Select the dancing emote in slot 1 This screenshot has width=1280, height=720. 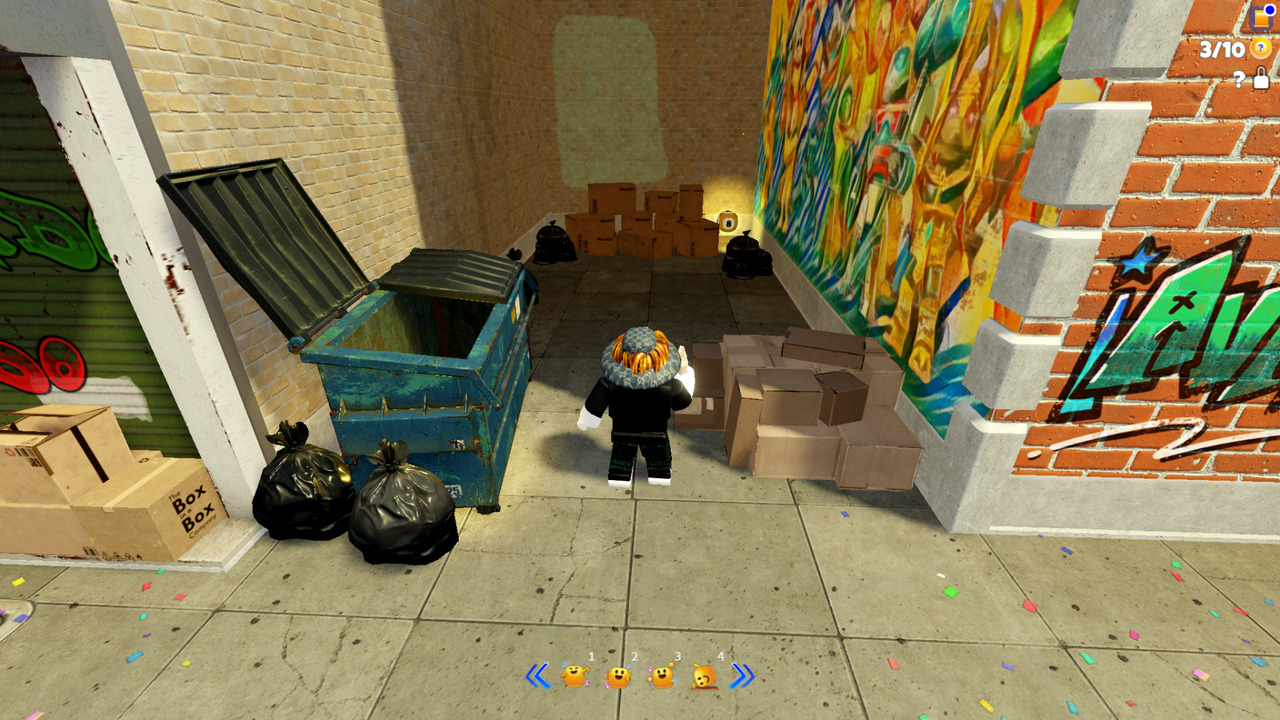coord(575,677)
